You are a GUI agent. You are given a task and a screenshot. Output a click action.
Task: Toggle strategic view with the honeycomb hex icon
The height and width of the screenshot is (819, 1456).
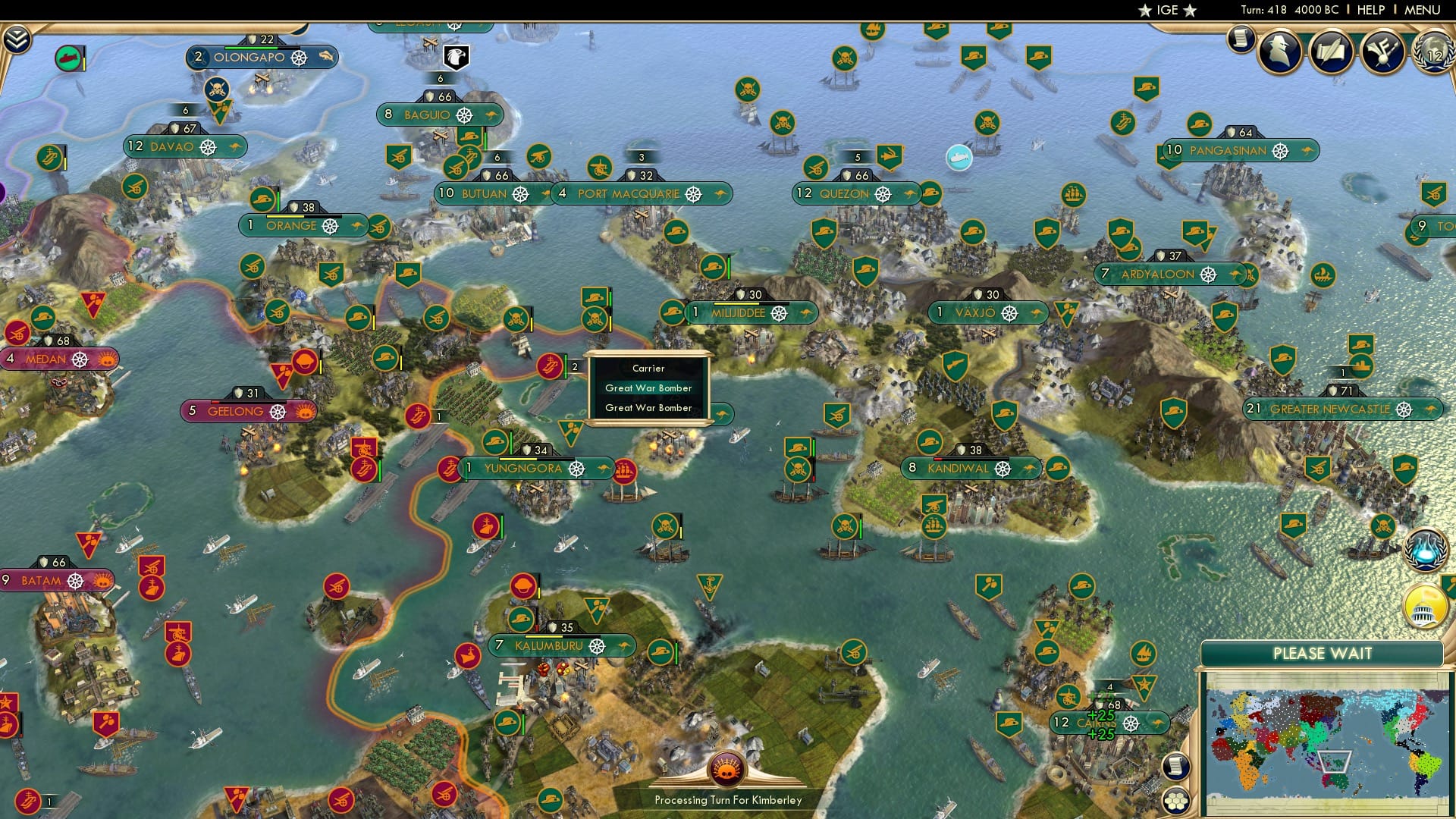tap(1175, 800)
